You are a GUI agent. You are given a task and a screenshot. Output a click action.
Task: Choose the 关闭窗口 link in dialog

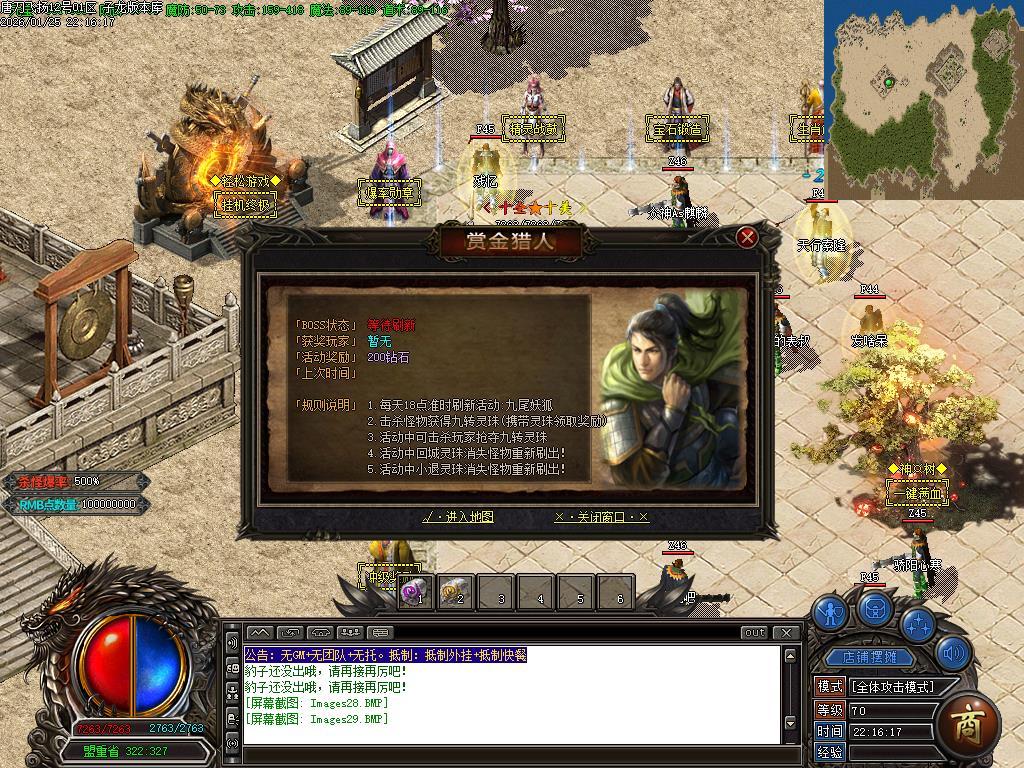601,517
